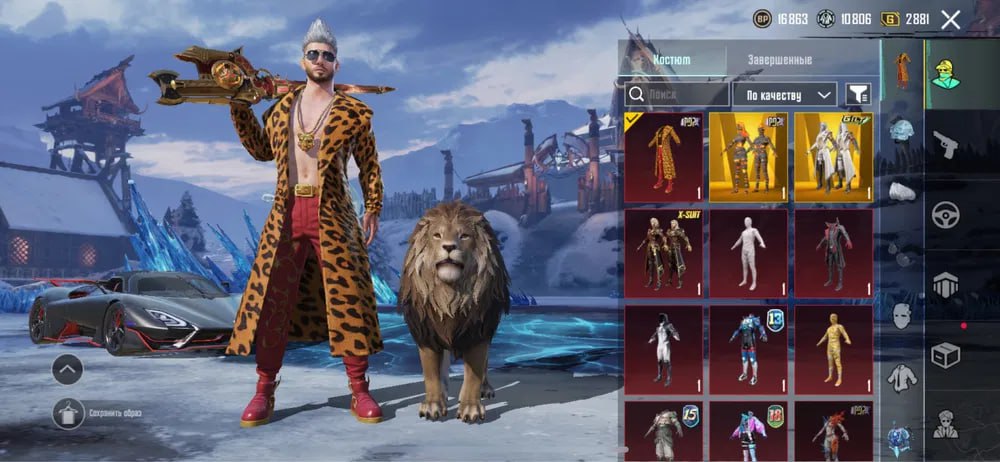Select the white mummy suit outfit
The height and width of the screenshot is (462, 1000).
pyautogui.click(x=748, y=250)
